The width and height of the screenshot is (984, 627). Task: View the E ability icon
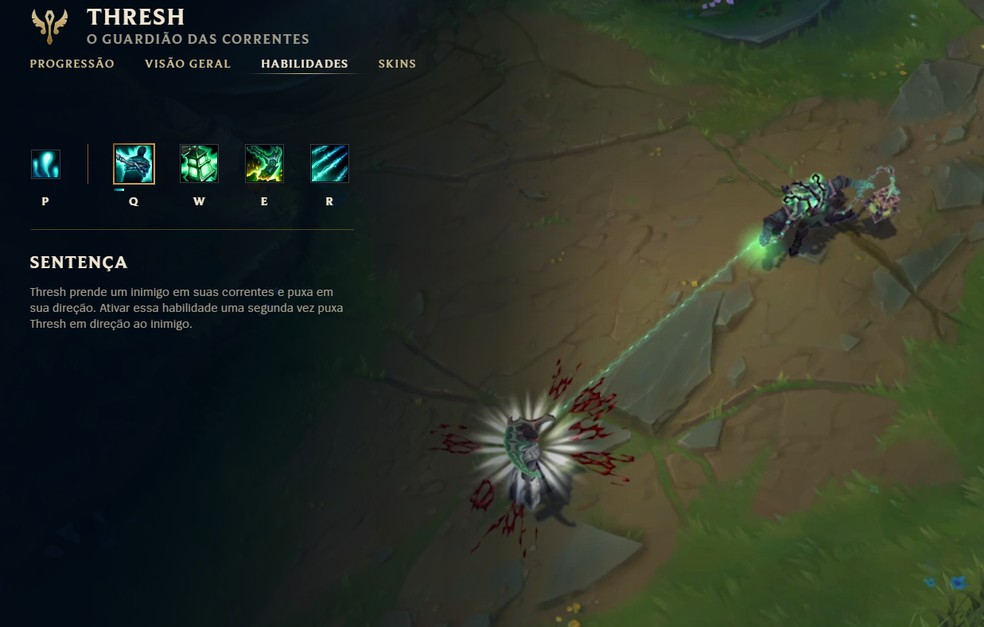tap(264, 164)
